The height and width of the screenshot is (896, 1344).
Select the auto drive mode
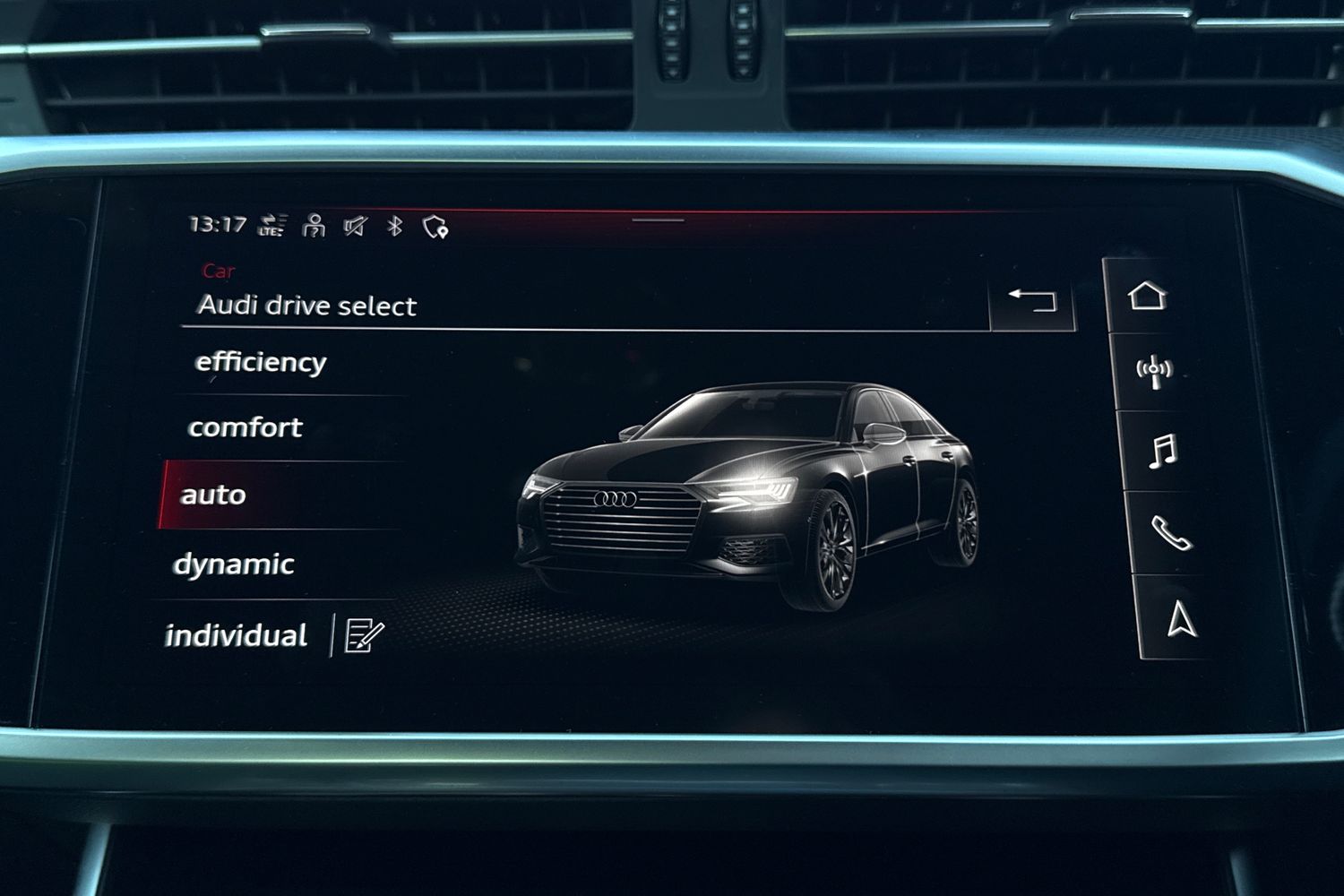[x=213, y=495]
